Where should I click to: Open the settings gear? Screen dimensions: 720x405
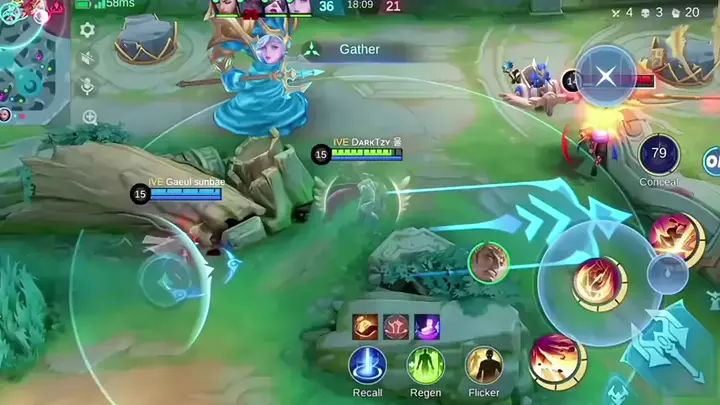pos(88,30)
